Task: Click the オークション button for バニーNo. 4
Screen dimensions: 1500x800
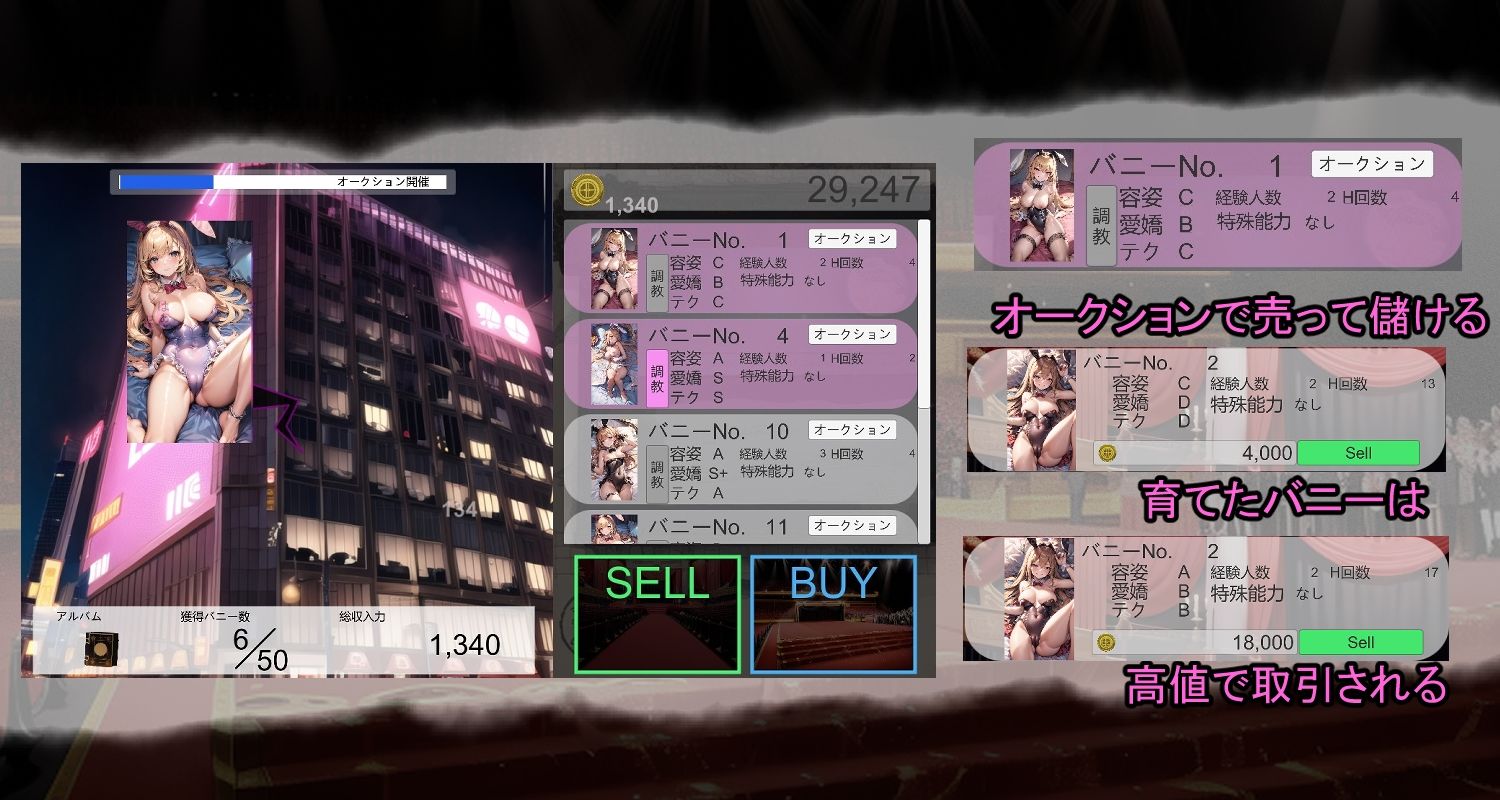Action: pyautogui.click(x=852, y=334)
